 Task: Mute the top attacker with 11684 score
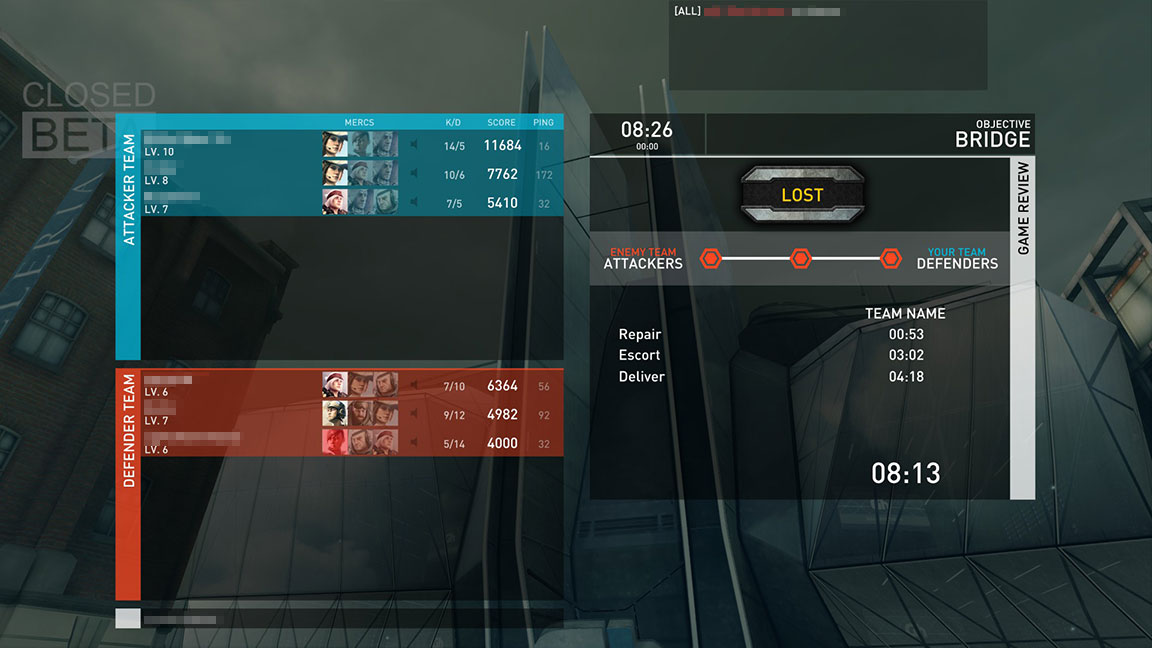pos(412,146)
